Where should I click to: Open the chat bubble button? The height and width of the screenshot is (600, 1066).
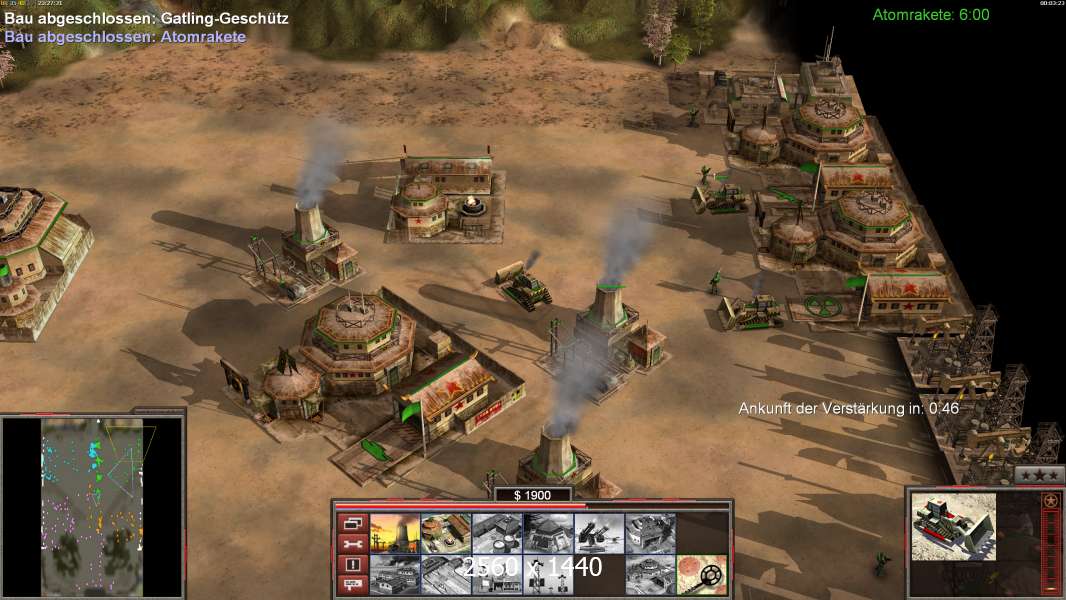coord(352,585)
